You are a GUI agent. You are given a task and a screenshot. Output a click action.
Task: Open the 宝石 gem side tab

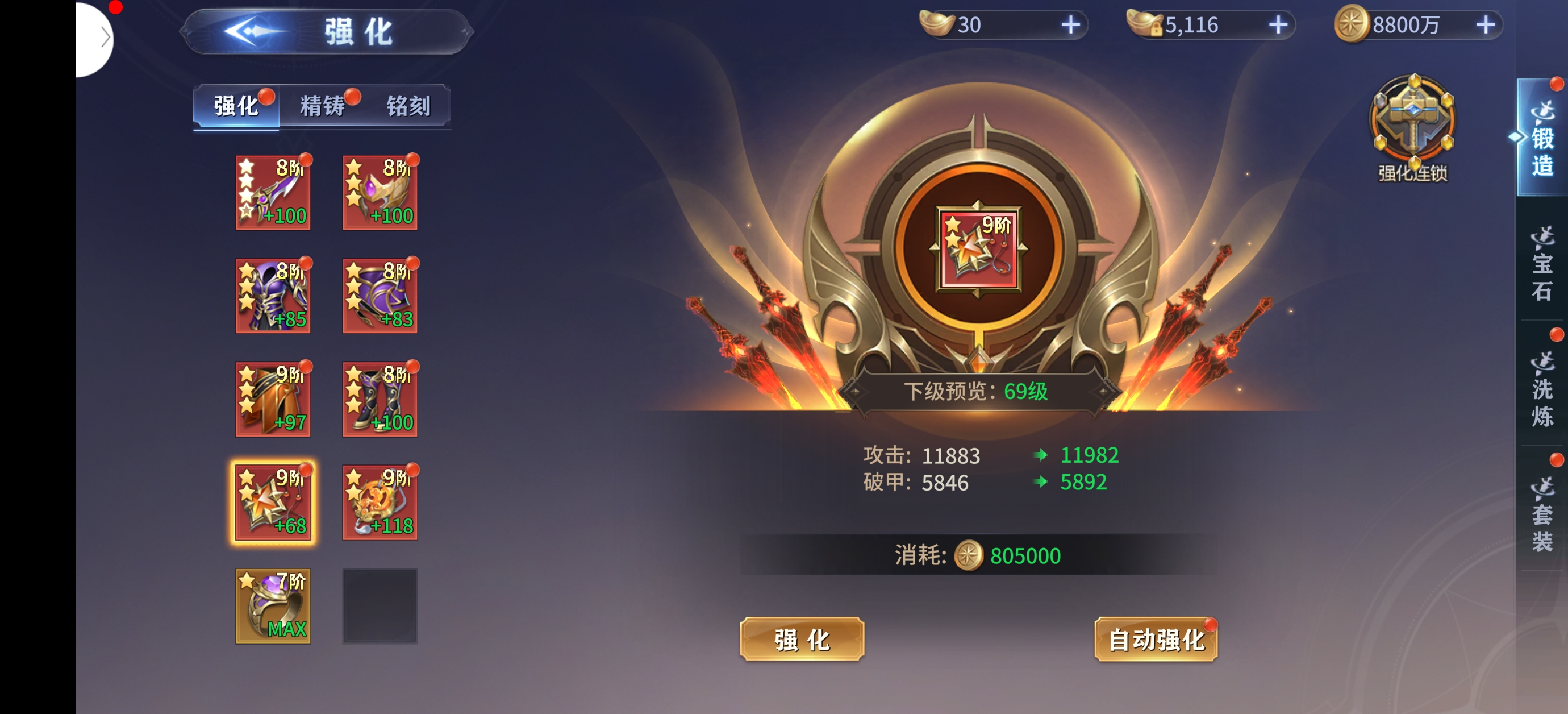1541,264
